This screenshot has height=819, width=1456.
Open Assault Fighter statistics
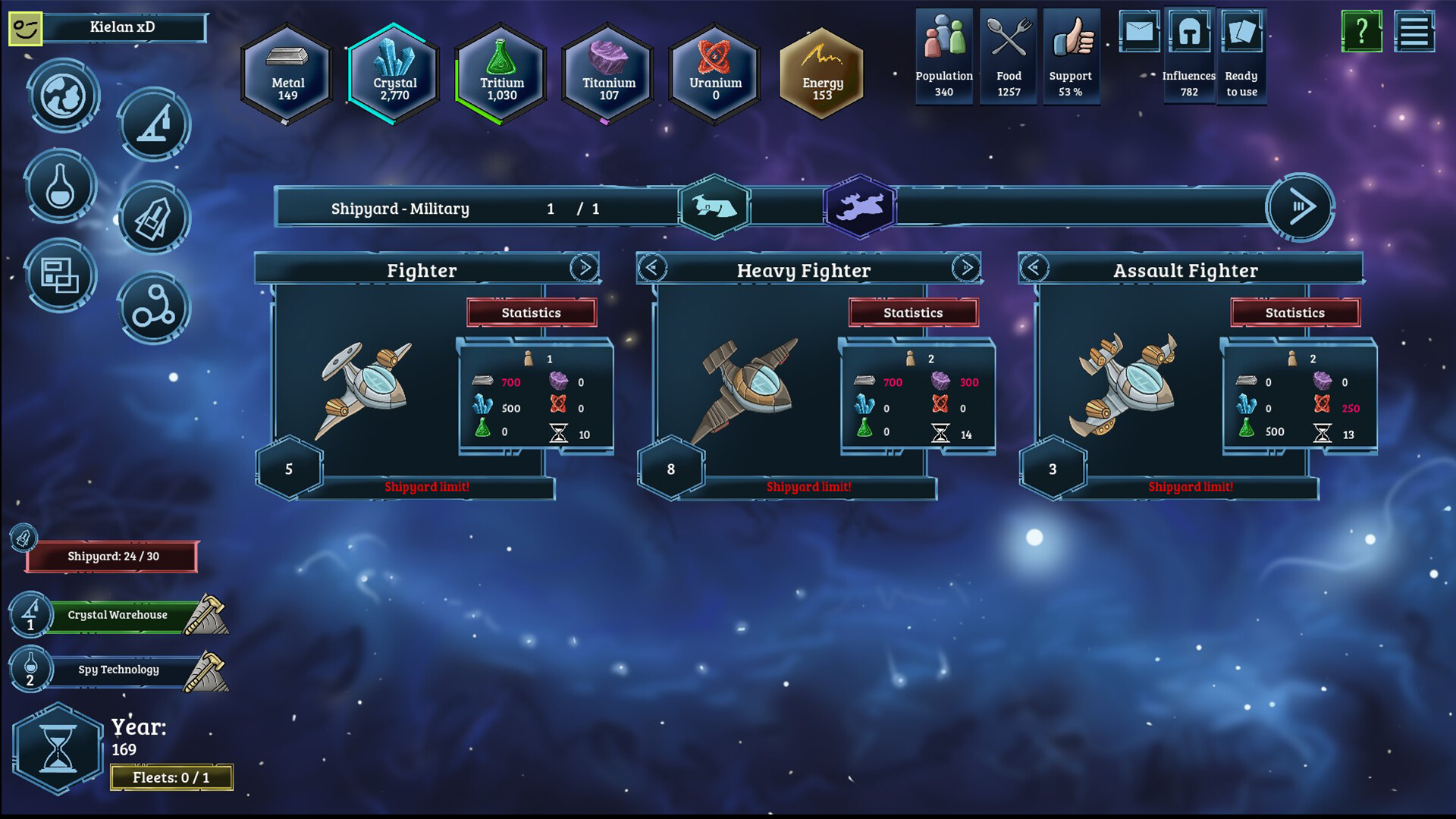point(1294,312)
